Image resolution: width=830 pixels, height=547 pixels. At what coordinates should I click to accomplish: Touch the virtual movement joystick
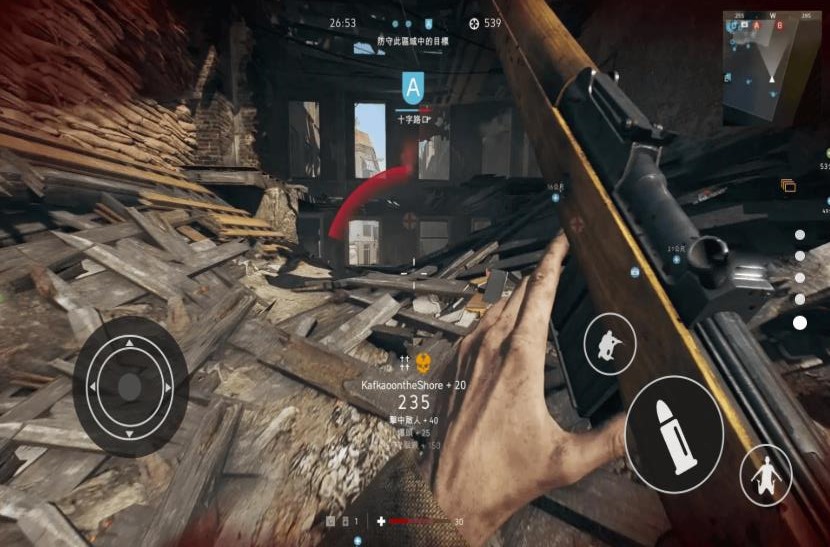click(129, 386)
